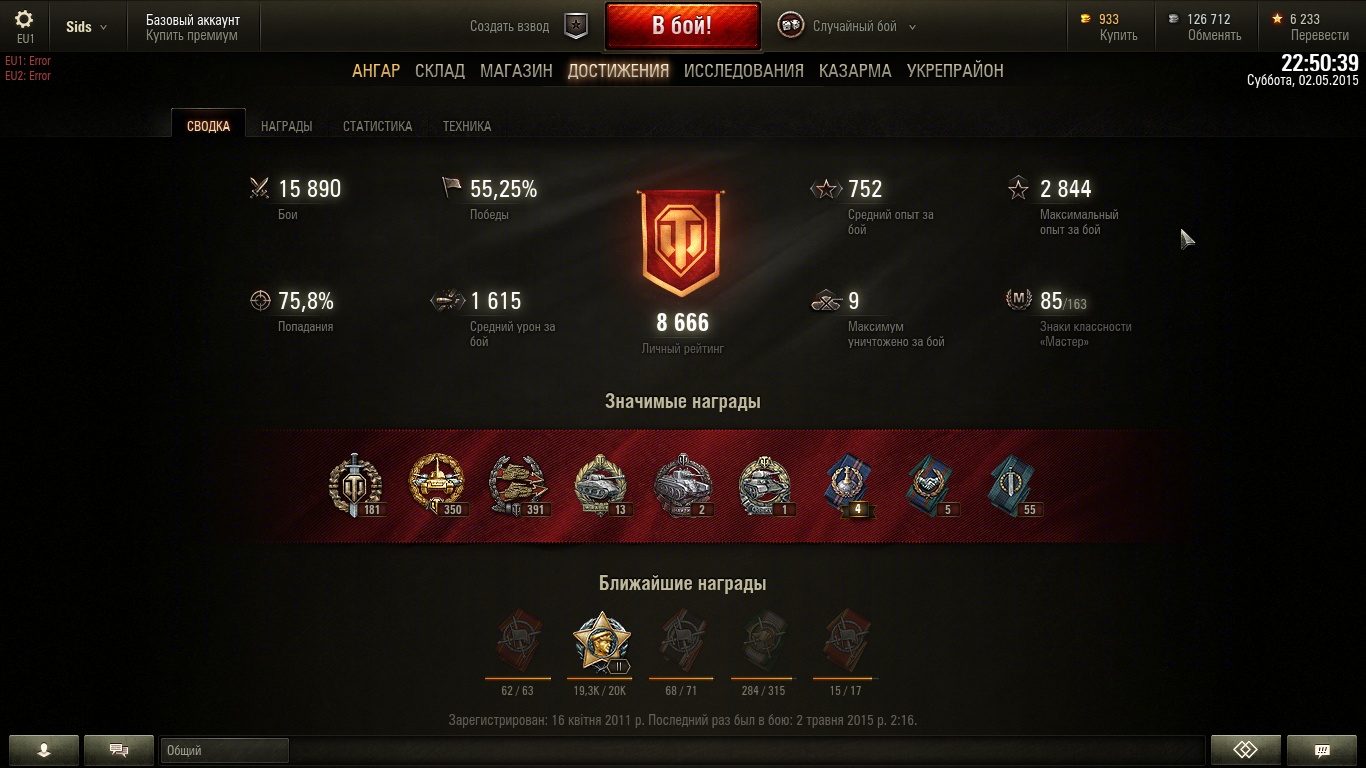Click «Купить премиум» to buy premium
Image resolution: width=1366 pixels, height=768 pixels.
[x=192, y=35]
